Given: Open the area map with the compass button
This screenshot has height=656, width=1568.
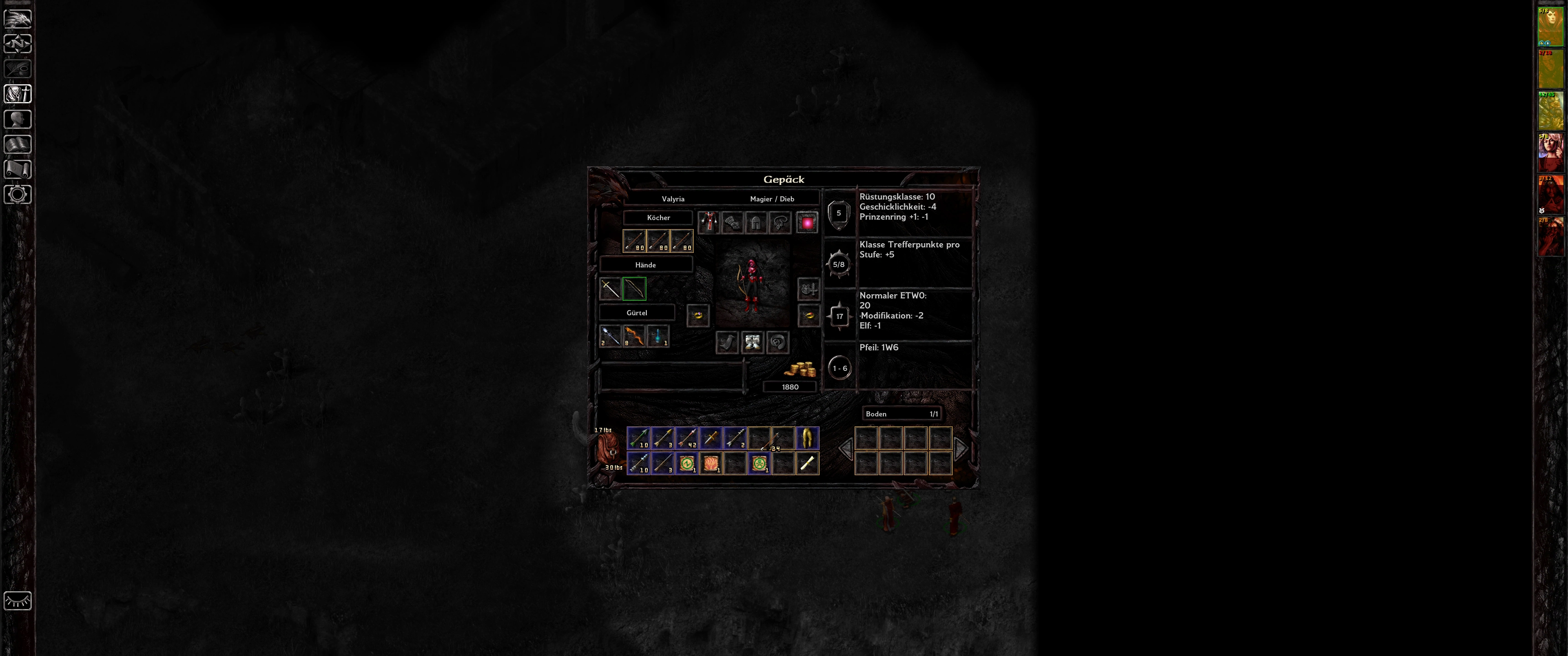Looking at the screenshot, I should tap(18, 44).
